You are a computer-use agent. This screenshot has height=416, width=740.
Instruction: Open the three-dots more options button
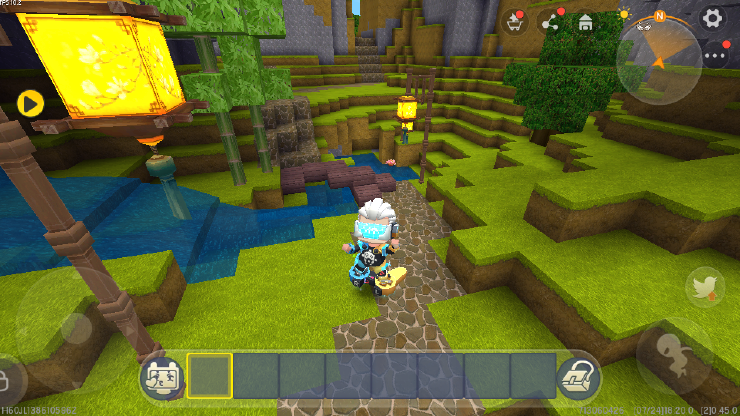pos(714,56)
